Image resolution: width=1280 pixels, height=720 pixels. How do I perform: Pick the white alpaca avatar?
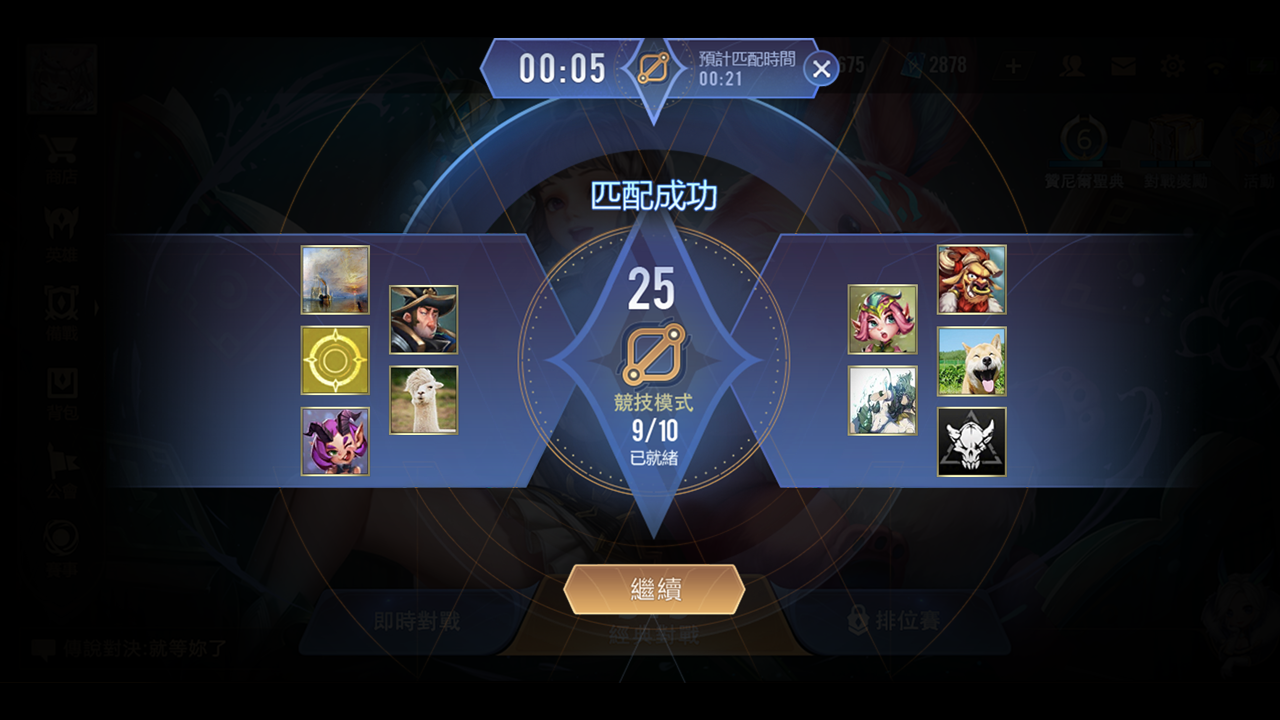point(423,400)
